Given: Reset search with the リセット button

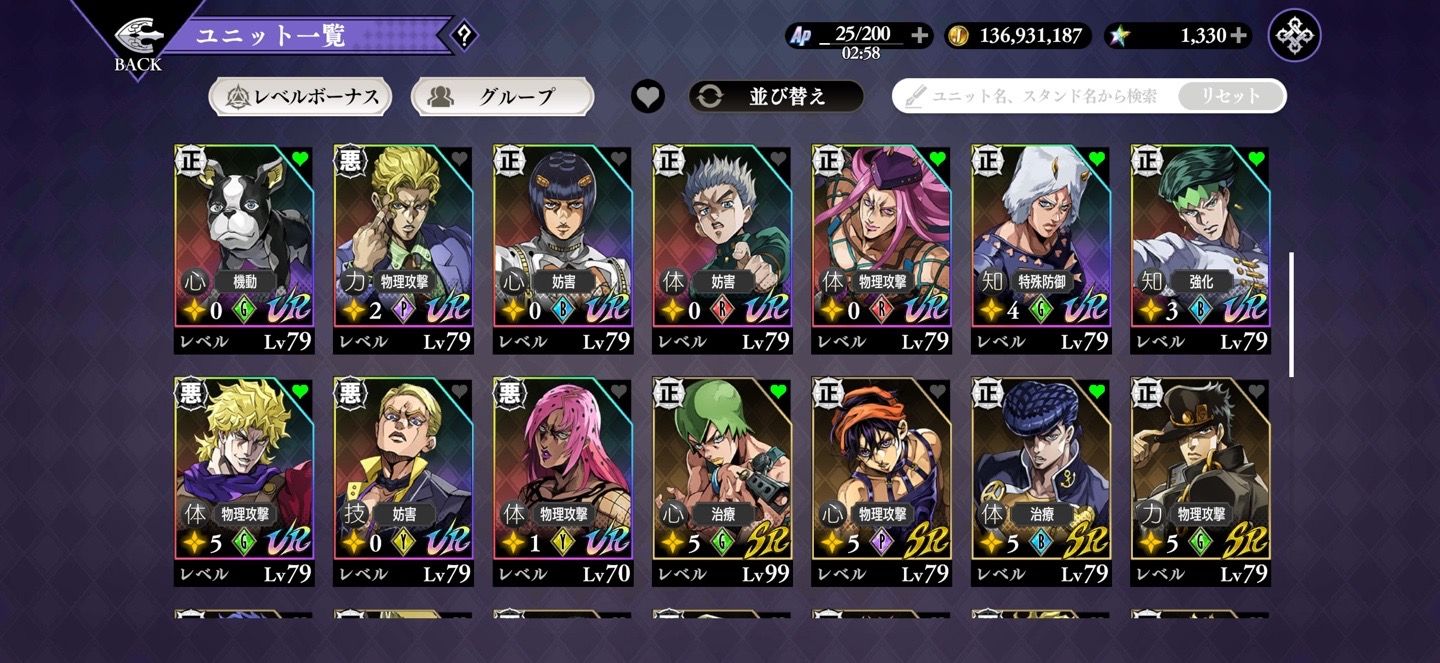Looking at the screenshot, I should click(x=1230, y=97).
